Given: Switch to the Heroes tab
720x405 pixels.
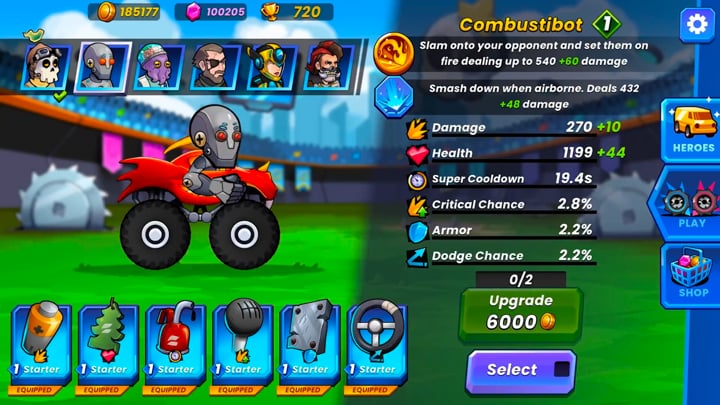Looking at the screenshot, I should (692, 128).
